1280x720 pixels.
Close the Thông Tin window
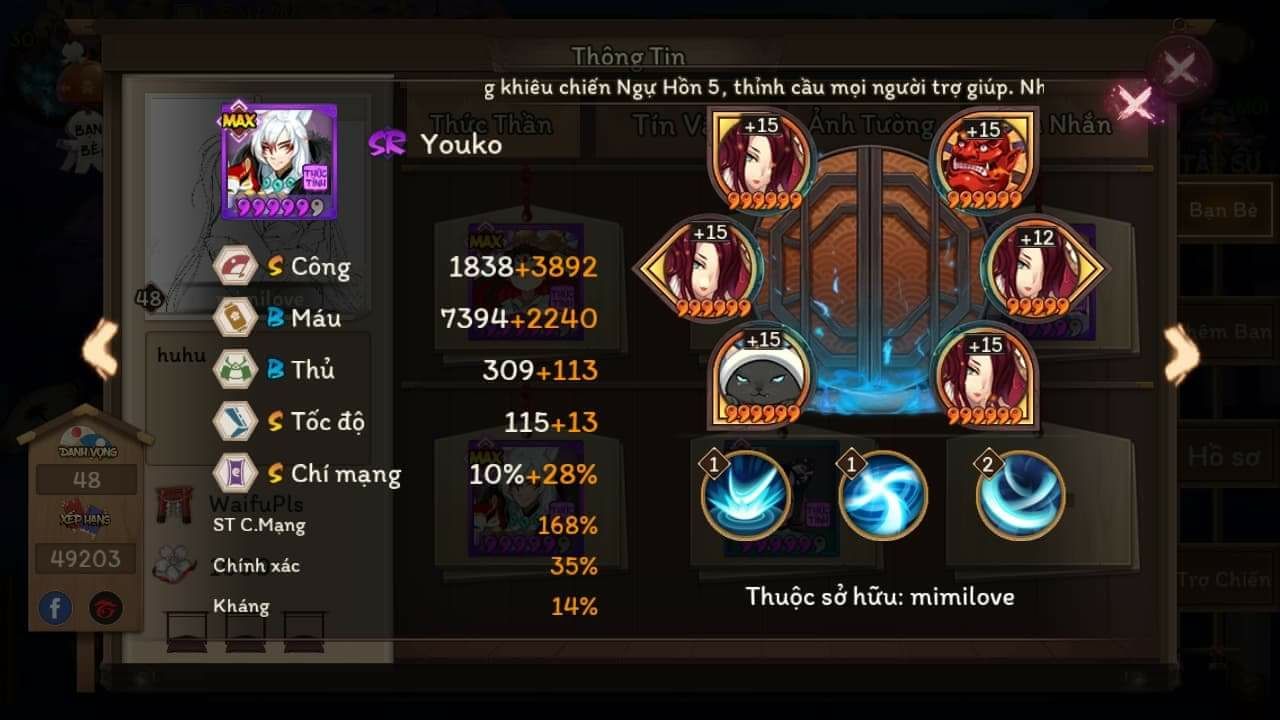point(1180,69)
